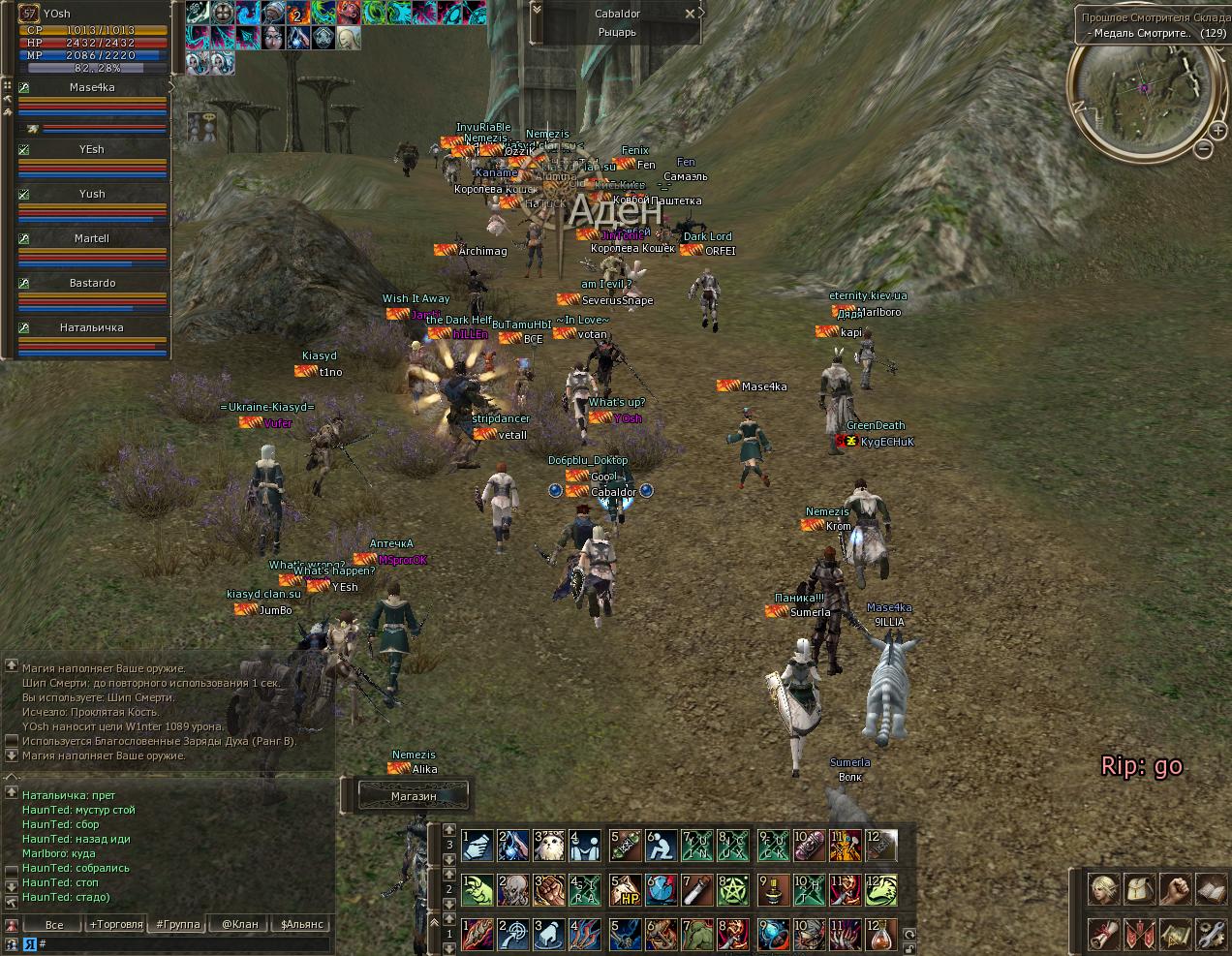The image size is (1232, 956).
Task: Switch to the Все chat tab
Action: pos(54,924)
